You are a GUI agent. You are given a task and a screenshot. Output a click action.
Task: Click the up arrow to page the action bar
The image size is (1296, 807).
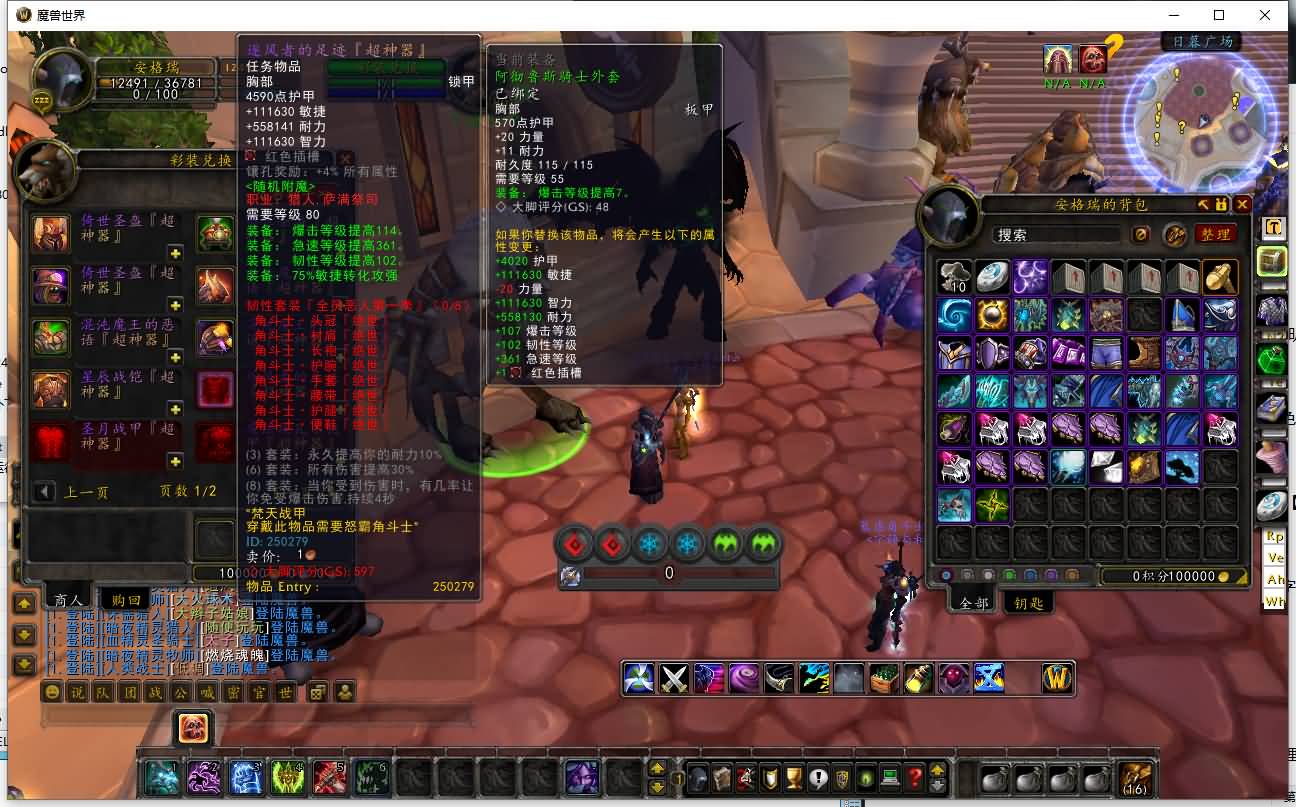click(657, 768)
